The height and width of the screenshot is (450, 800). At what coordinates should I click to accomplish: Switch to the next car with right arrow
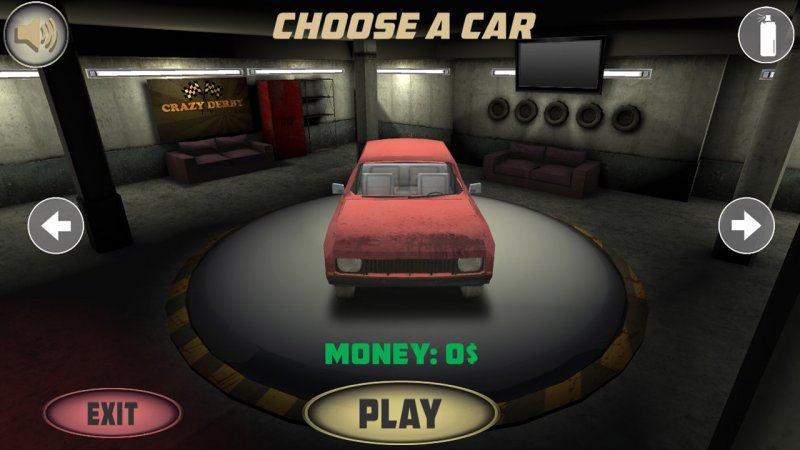(746, 226)
